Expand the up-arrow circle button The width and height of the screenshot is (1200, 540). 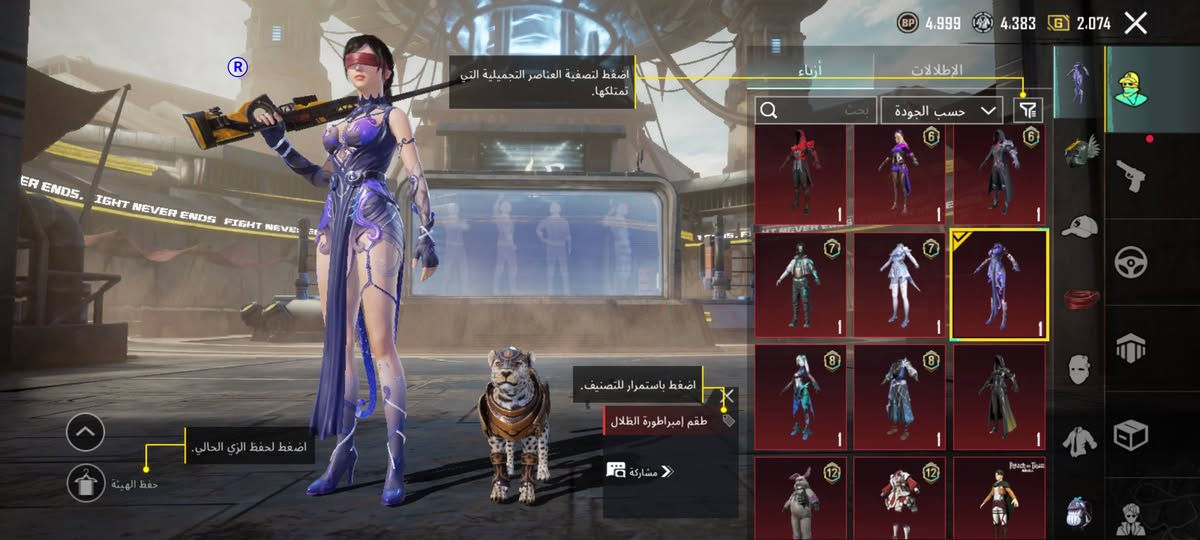click(x=86, y=432)
